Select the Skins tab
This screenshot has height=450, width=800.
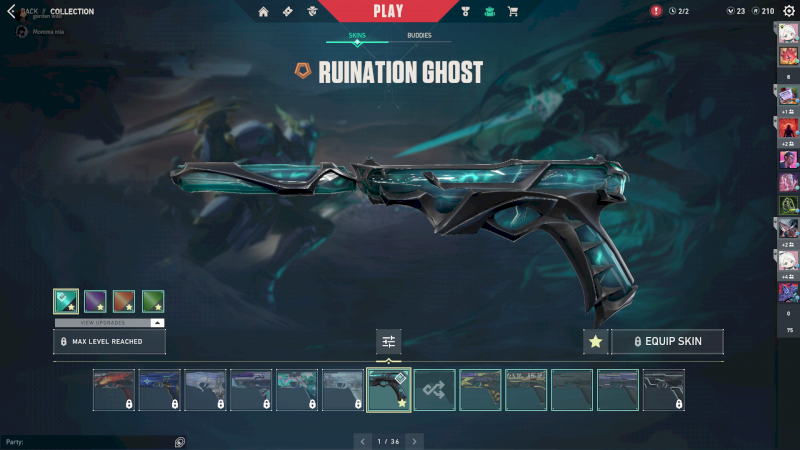(x=357, y=35)
